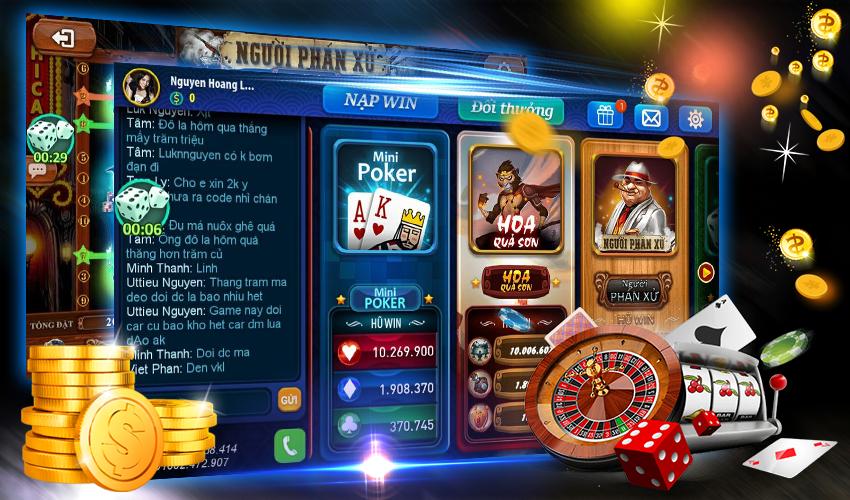
Task: Select the Mini Poker diamond jackpot row
Action: click(386, 387)
